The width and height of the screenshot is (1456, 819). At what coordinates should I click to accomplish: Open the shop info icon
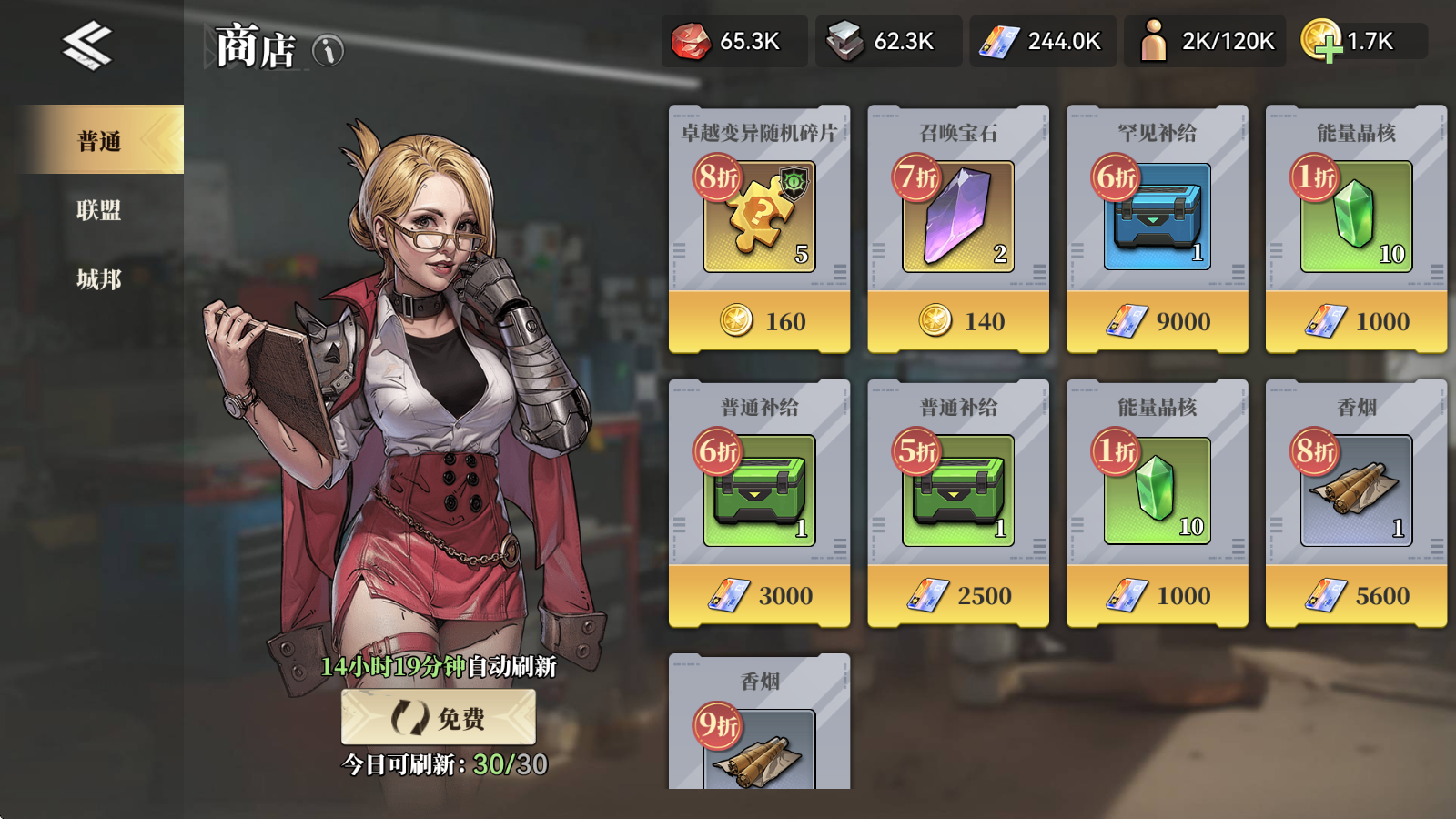coord(329,50)
